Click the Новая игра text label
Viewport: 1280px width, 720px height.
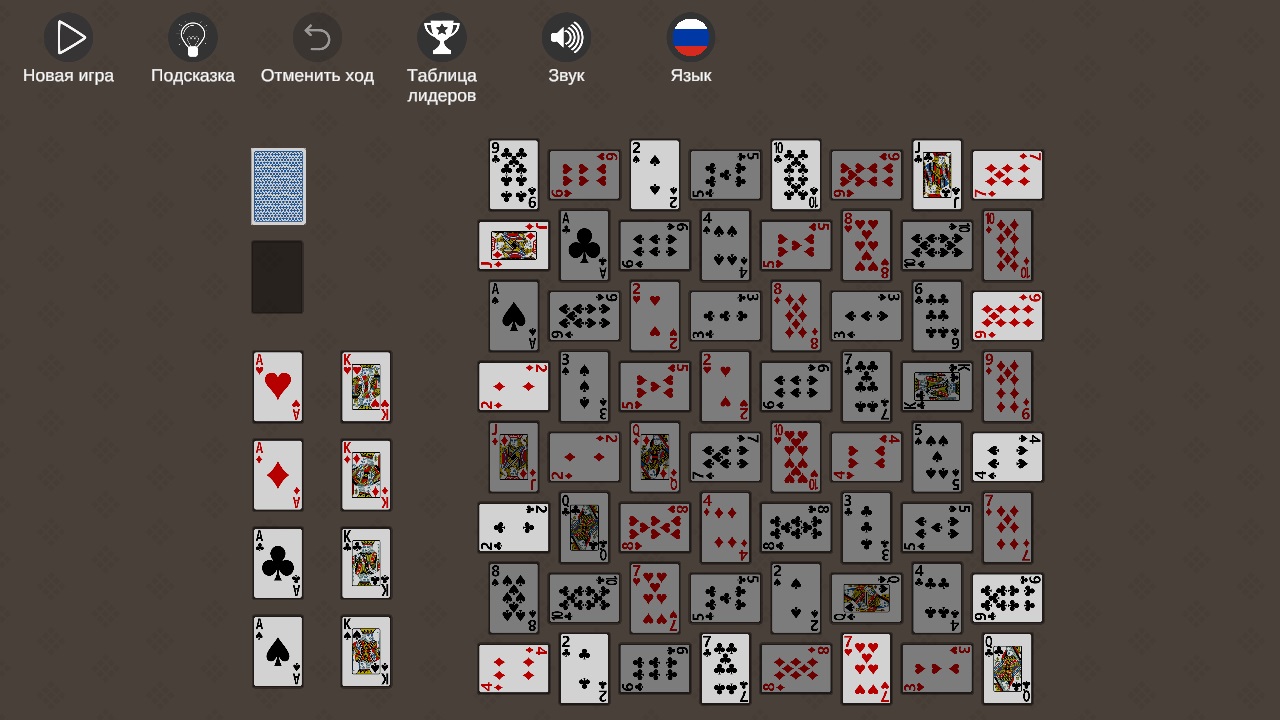click(68, 74)
